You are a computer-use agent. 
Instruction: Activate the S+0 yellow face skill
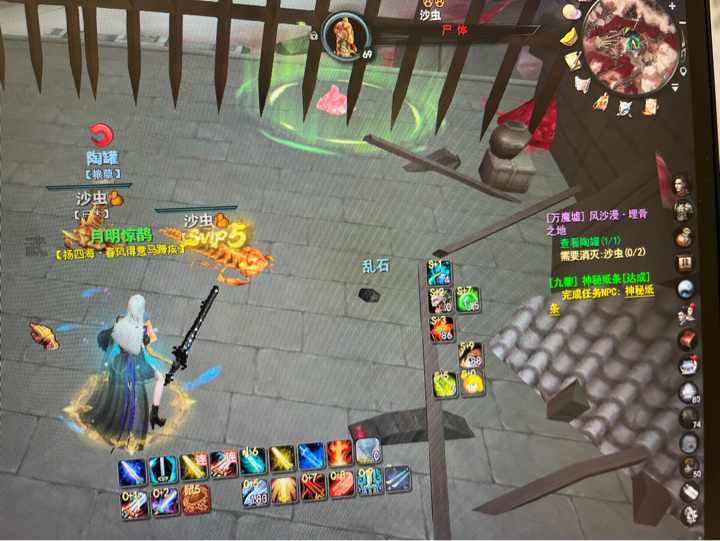tap(472, 383)
